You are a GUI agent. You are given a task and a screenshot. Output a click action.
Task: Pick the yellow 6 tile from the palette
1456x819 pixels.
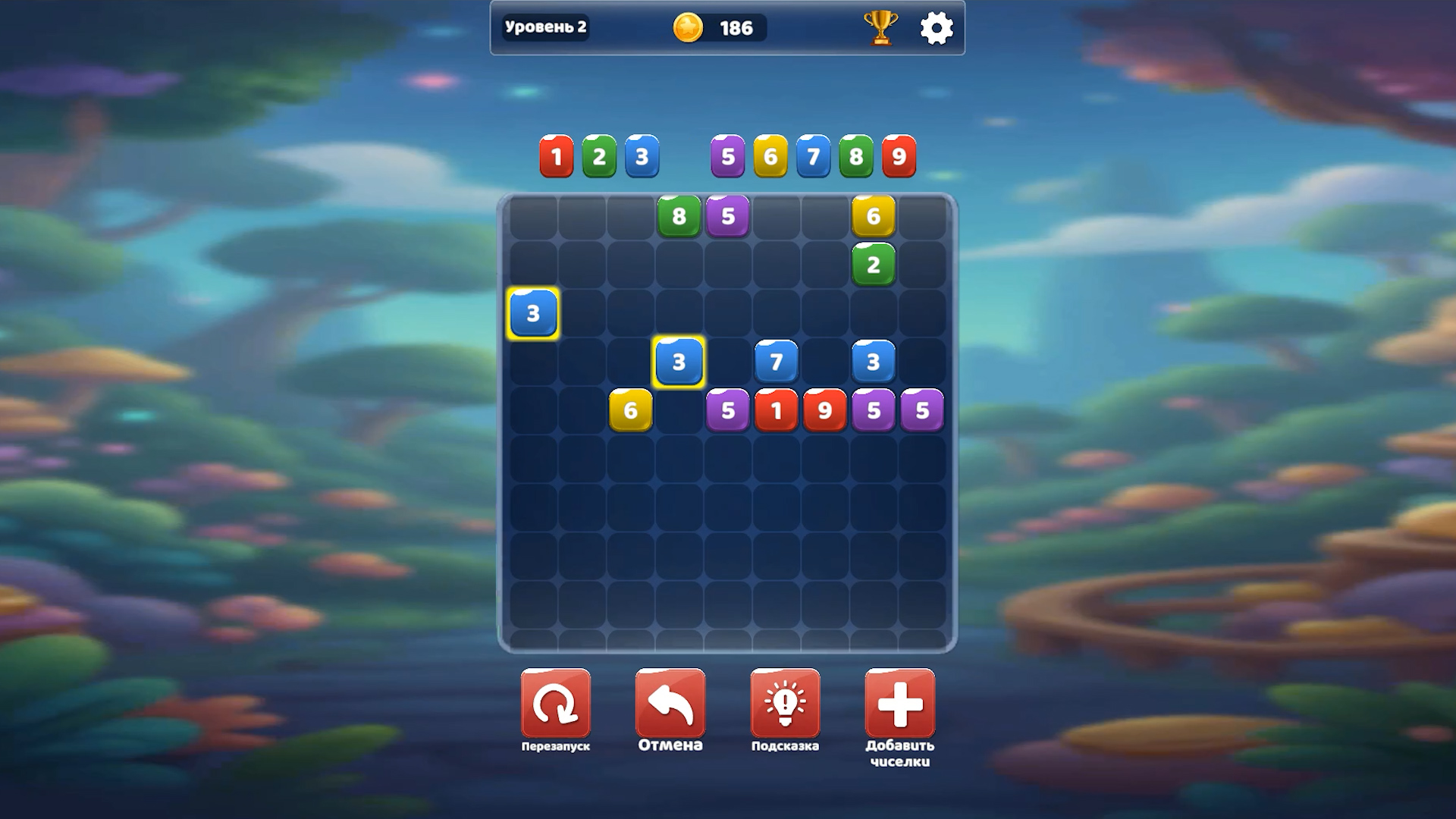(x=770, y=157)
